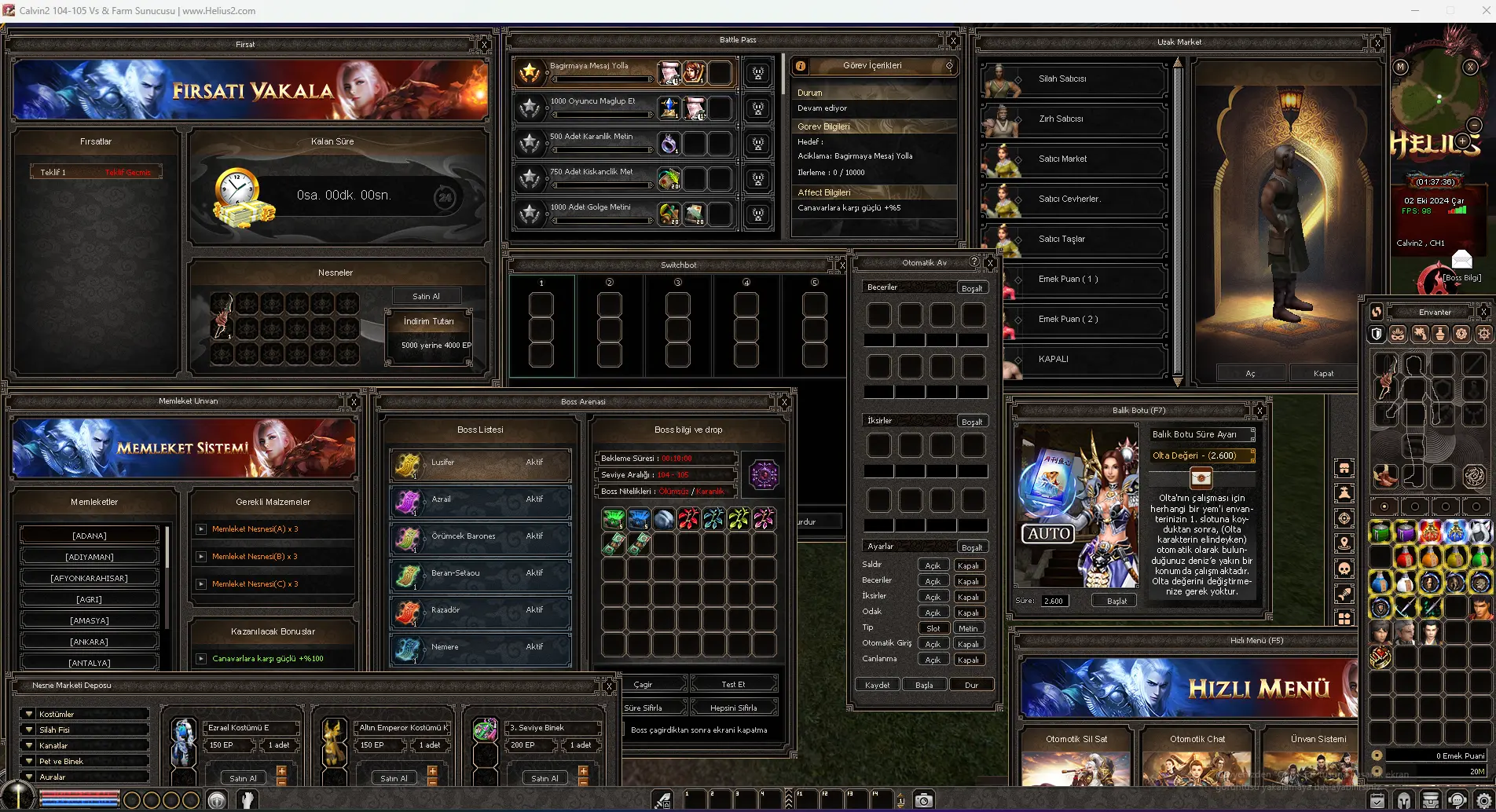Choose Razadör in the Boss Listesi

480,611
